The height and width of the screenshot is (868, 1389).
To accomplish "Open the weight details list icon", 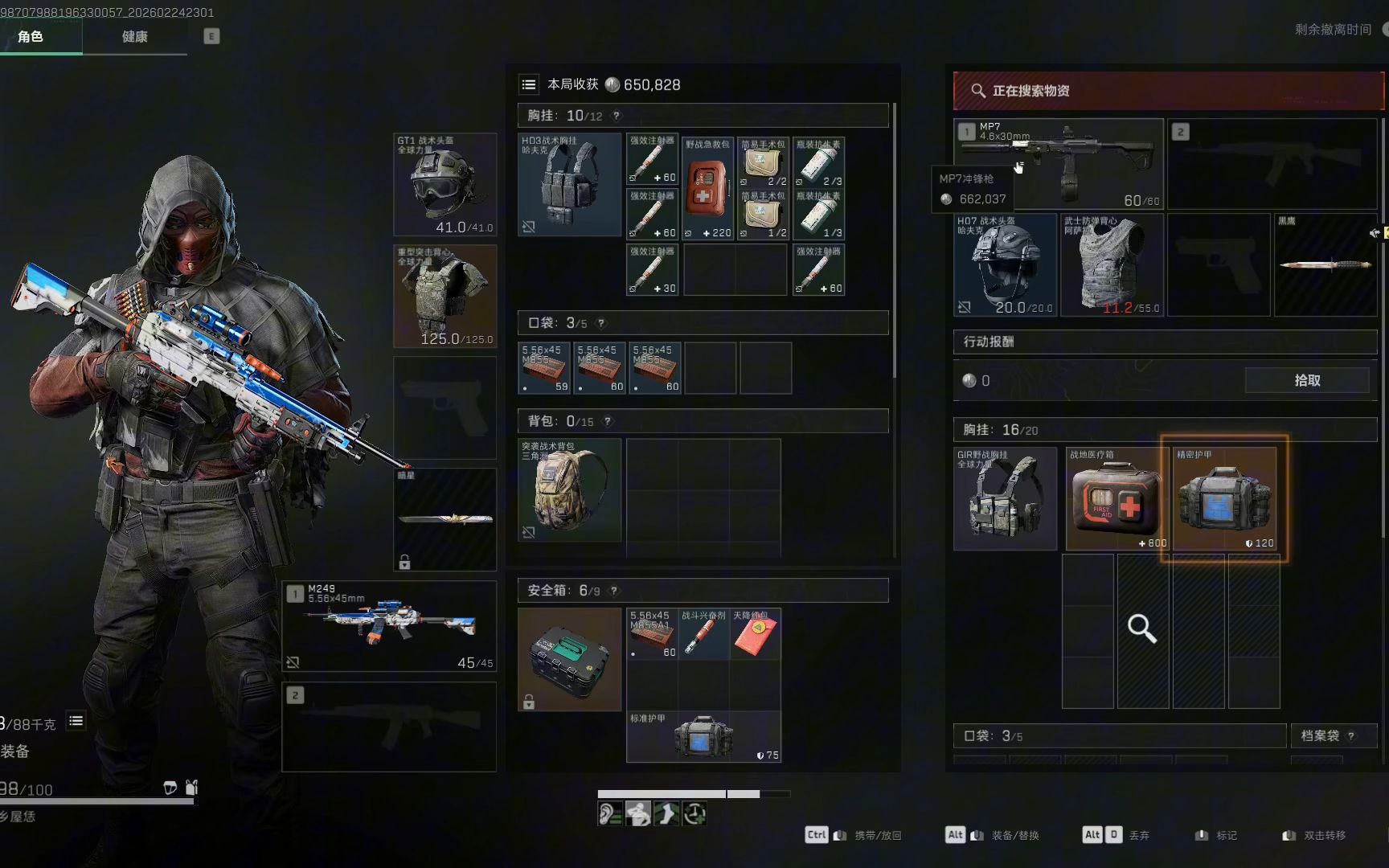I will click(x=76, y=721).
